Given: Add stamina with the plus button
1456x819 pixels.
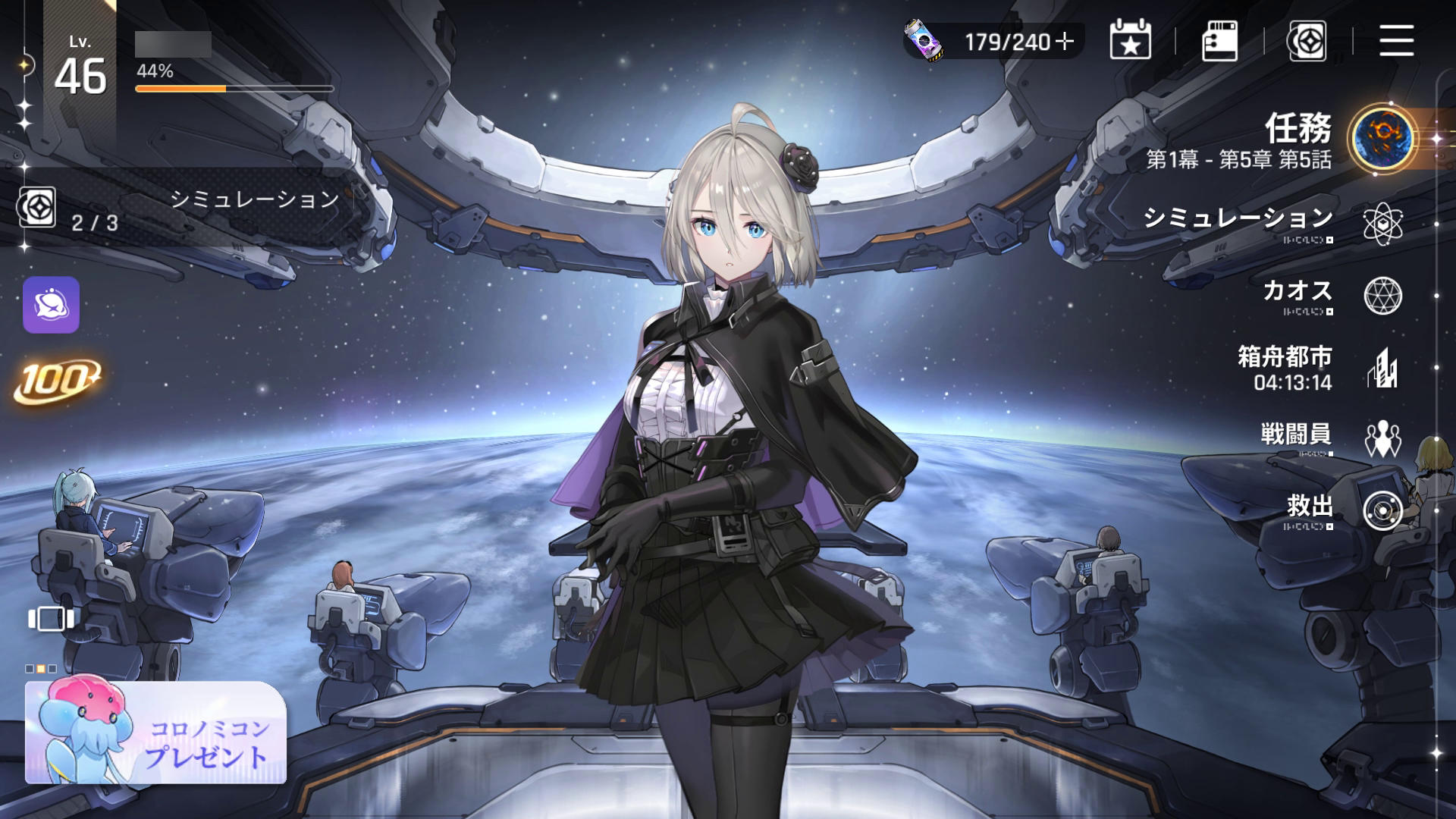Looking at the screenshot, I should click(1065, 42).
